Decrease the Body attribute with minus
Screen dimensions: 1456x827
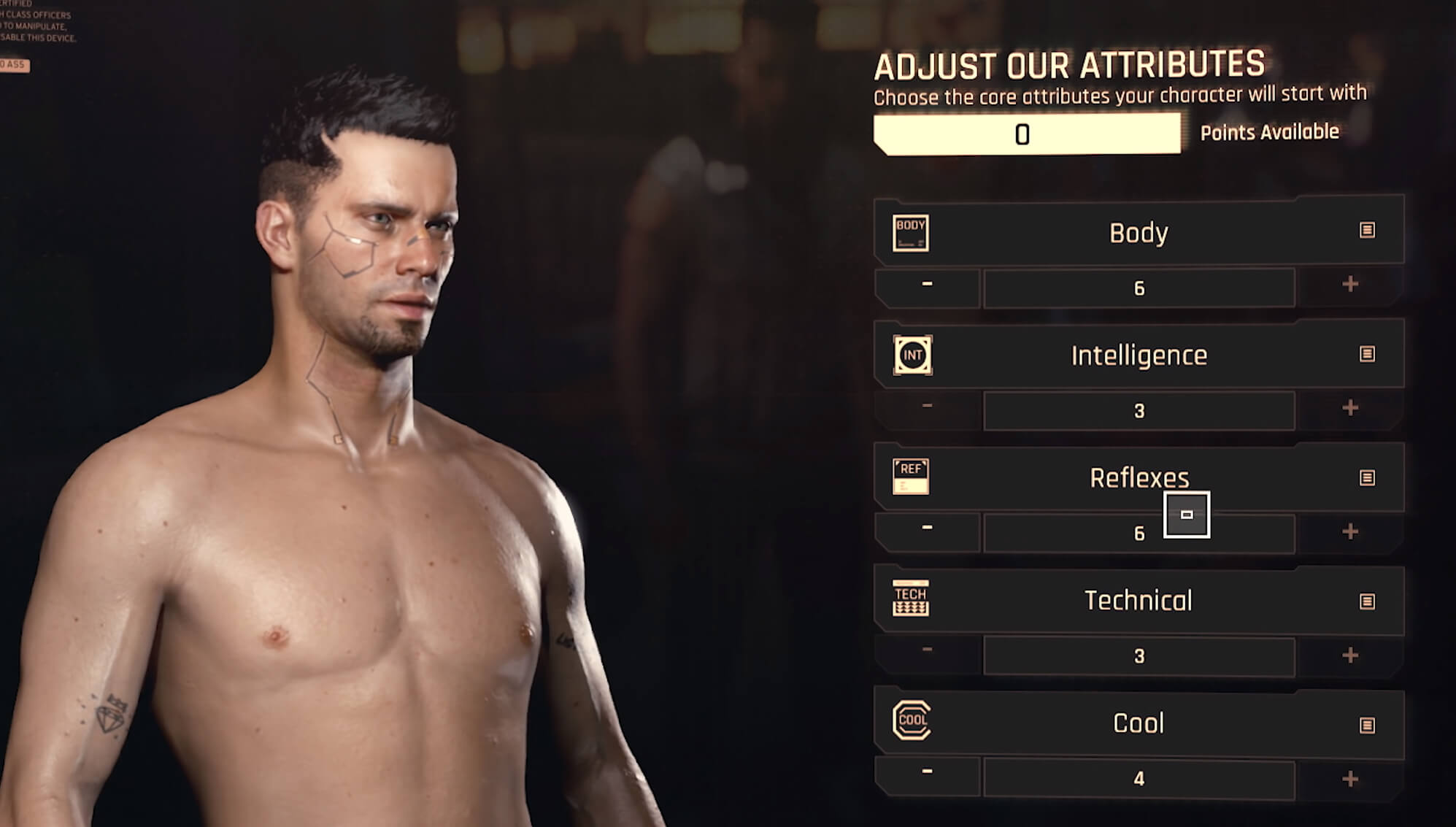pos(927,285)
